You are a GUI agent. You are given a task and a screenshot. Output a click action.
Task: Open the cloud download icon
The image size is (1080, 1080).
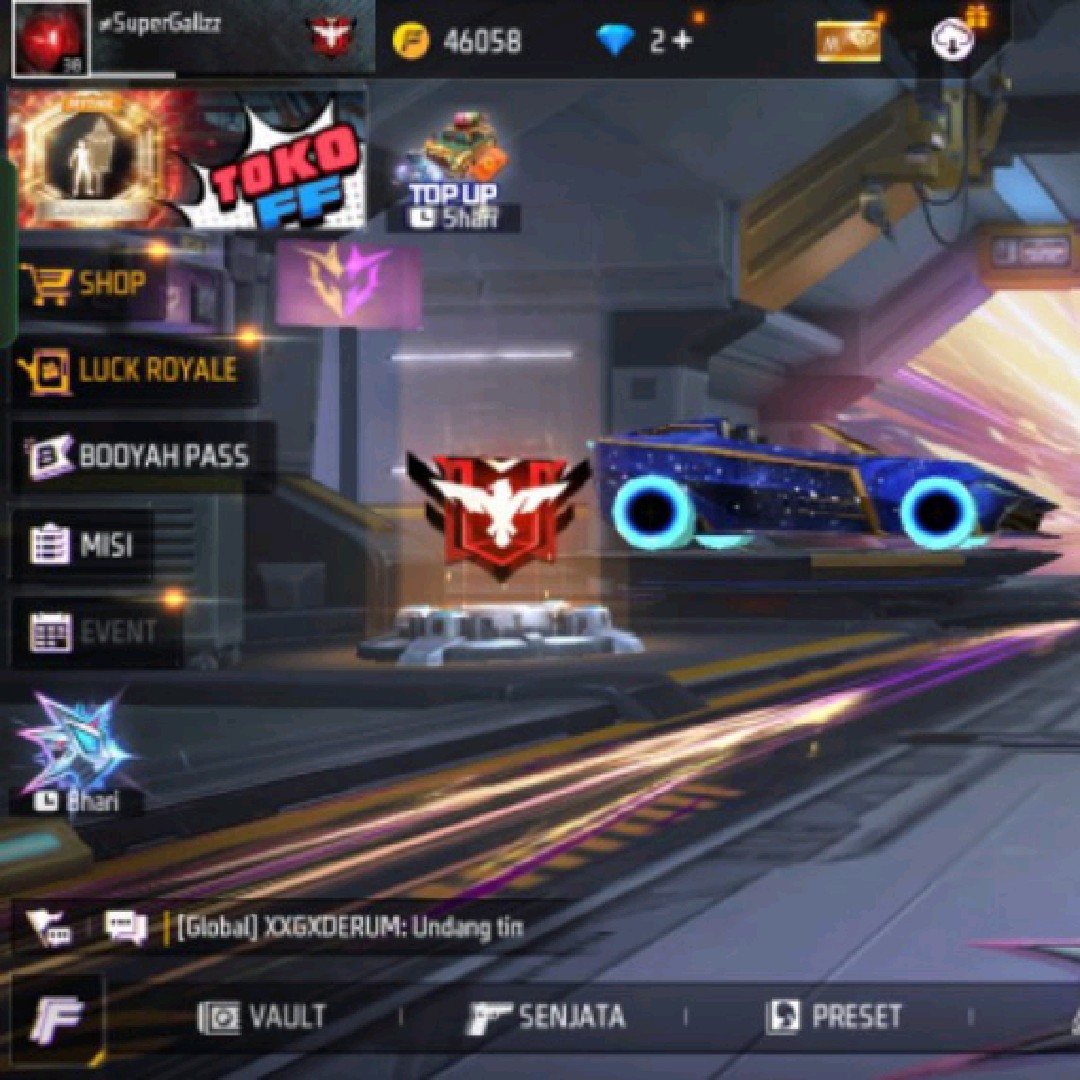[952, 40]
